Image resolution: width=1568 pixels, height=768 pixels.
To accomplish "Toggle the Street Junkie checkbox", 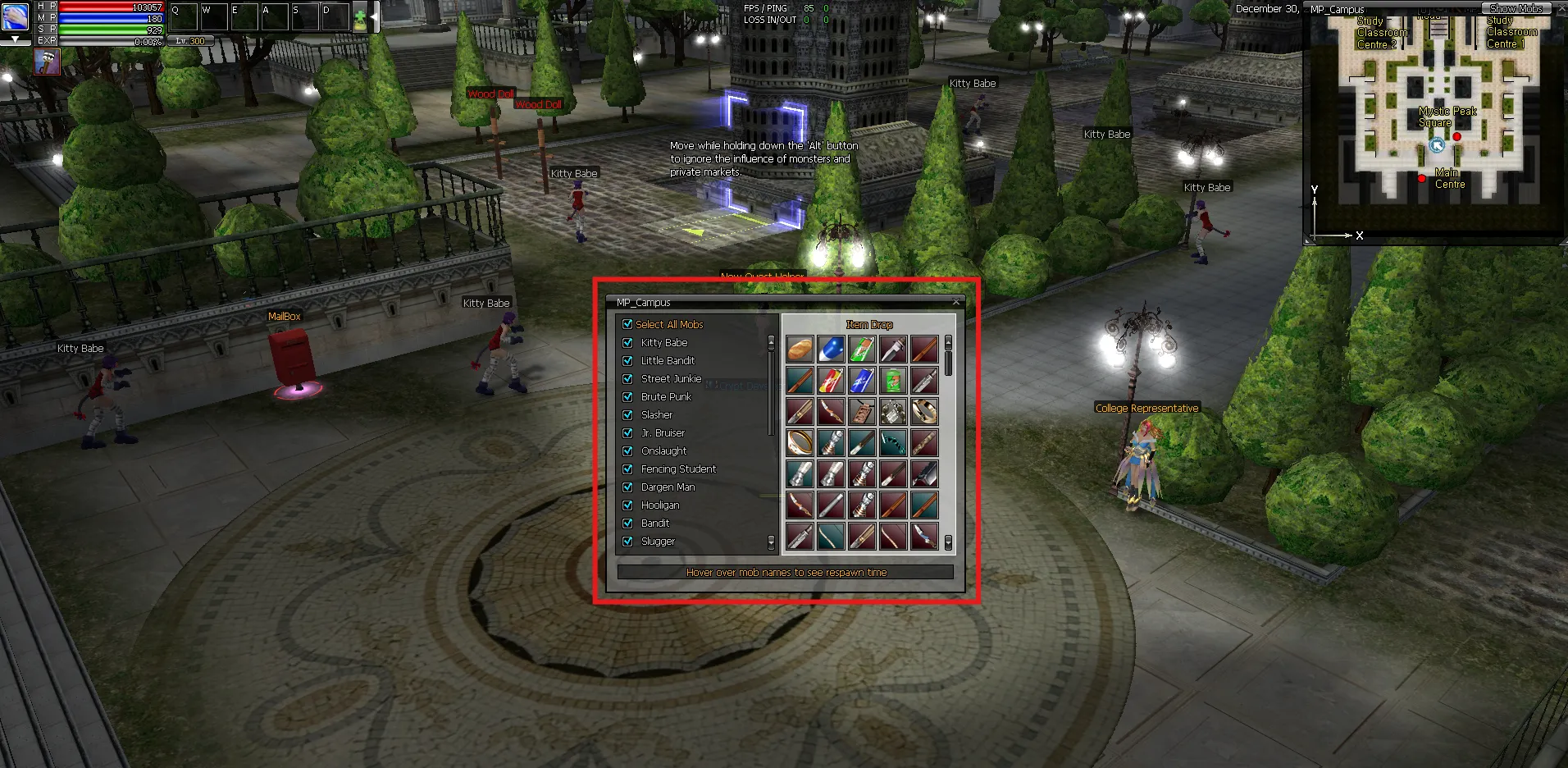I will point(627,379).
